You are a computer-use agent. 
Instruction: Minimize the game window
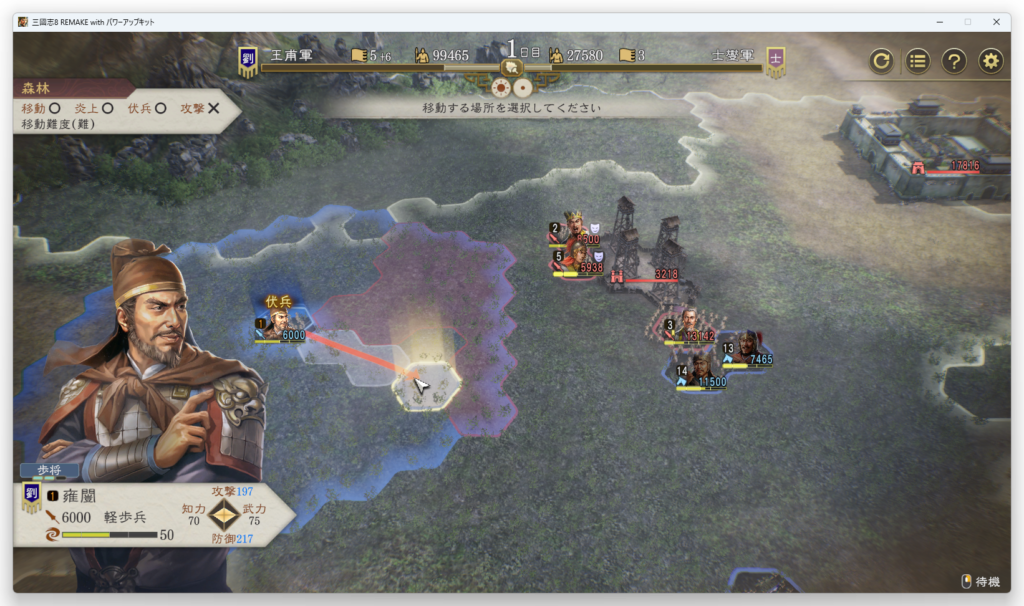[x=940, y=21]
